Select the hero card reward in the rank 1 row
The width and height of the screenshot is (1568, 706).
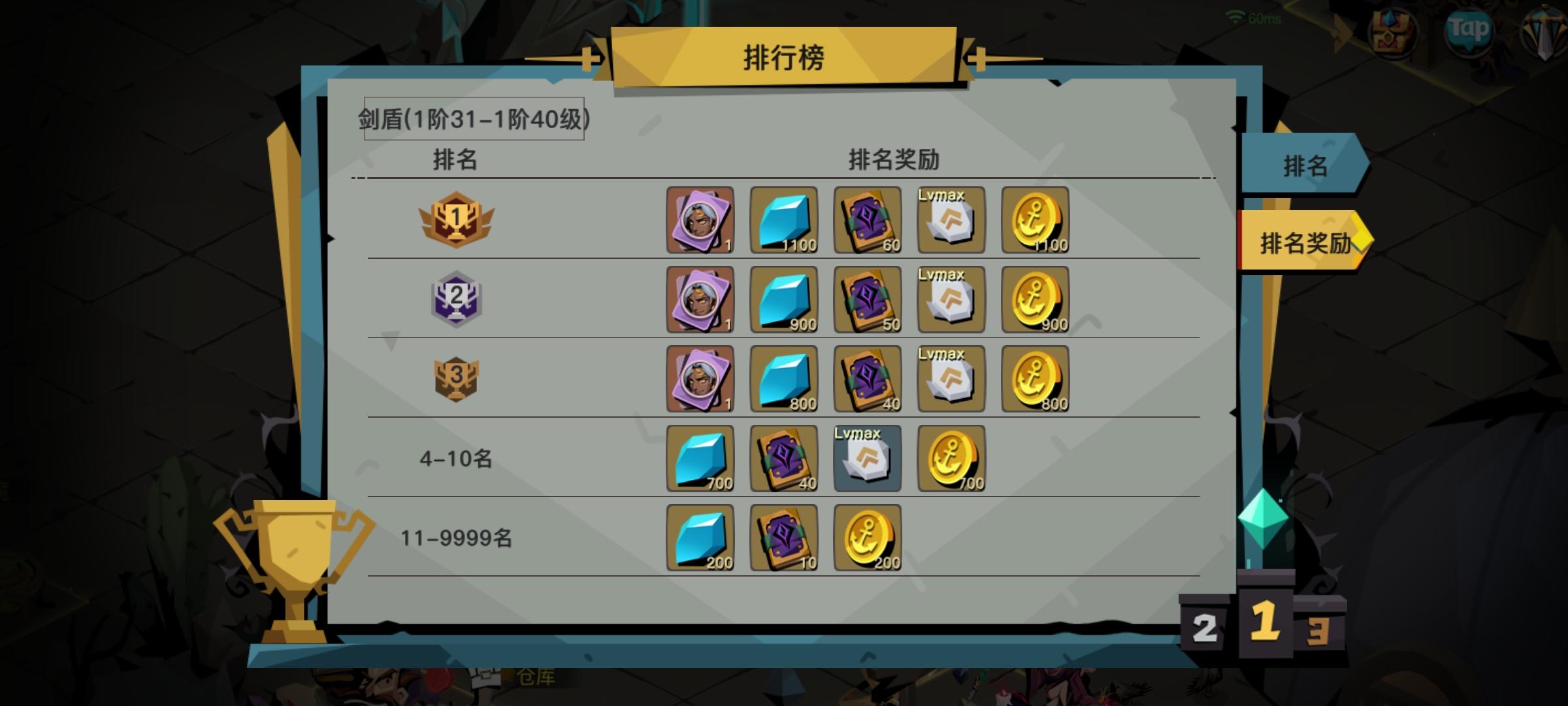pyautogui.click(x=700, y=220)
